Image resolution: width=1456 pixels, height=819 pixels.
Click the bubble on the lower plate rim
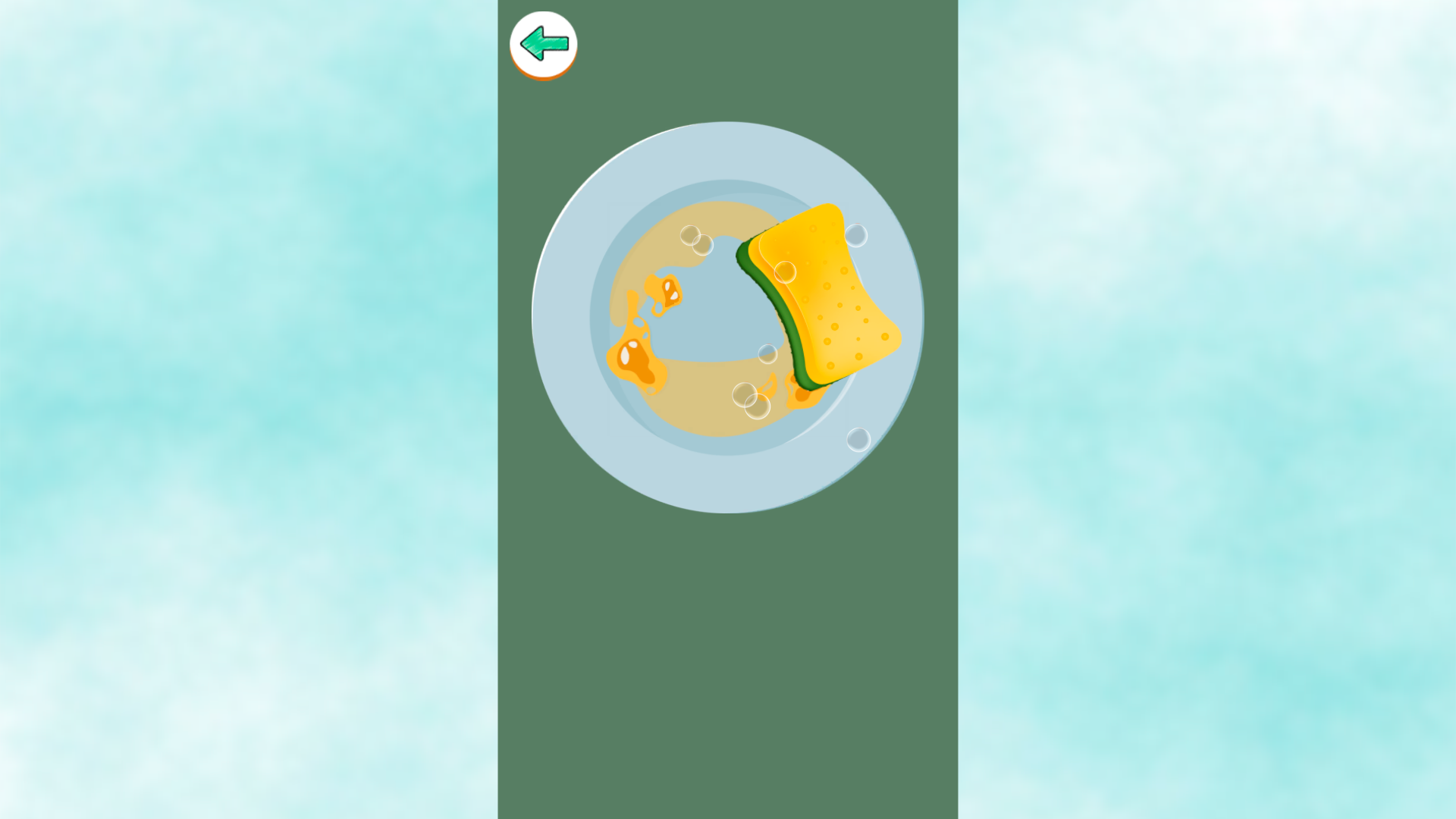point(859,438)
